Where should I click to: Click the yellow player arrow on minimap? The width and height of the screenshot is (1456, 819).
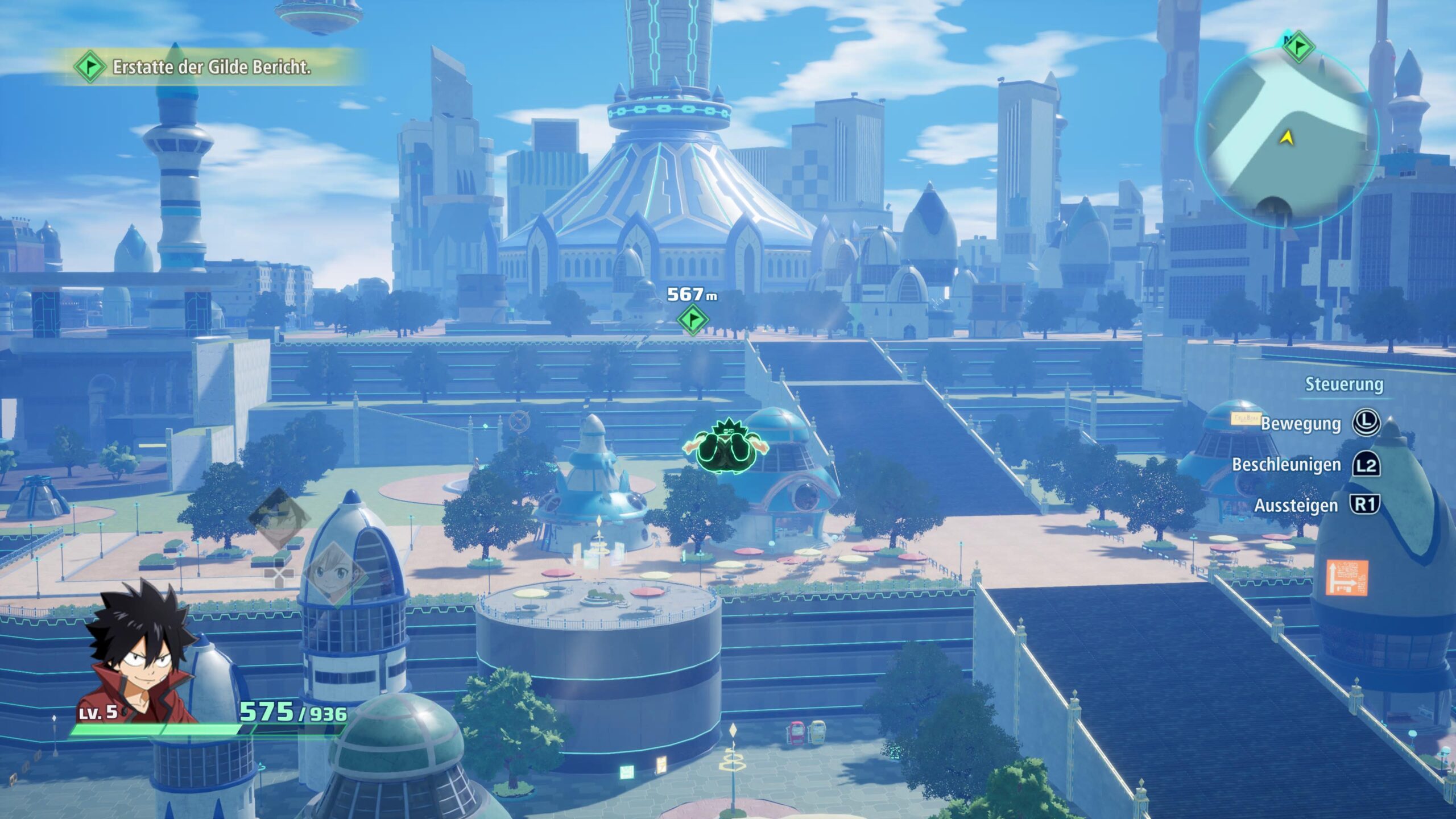coord(1287,137)
